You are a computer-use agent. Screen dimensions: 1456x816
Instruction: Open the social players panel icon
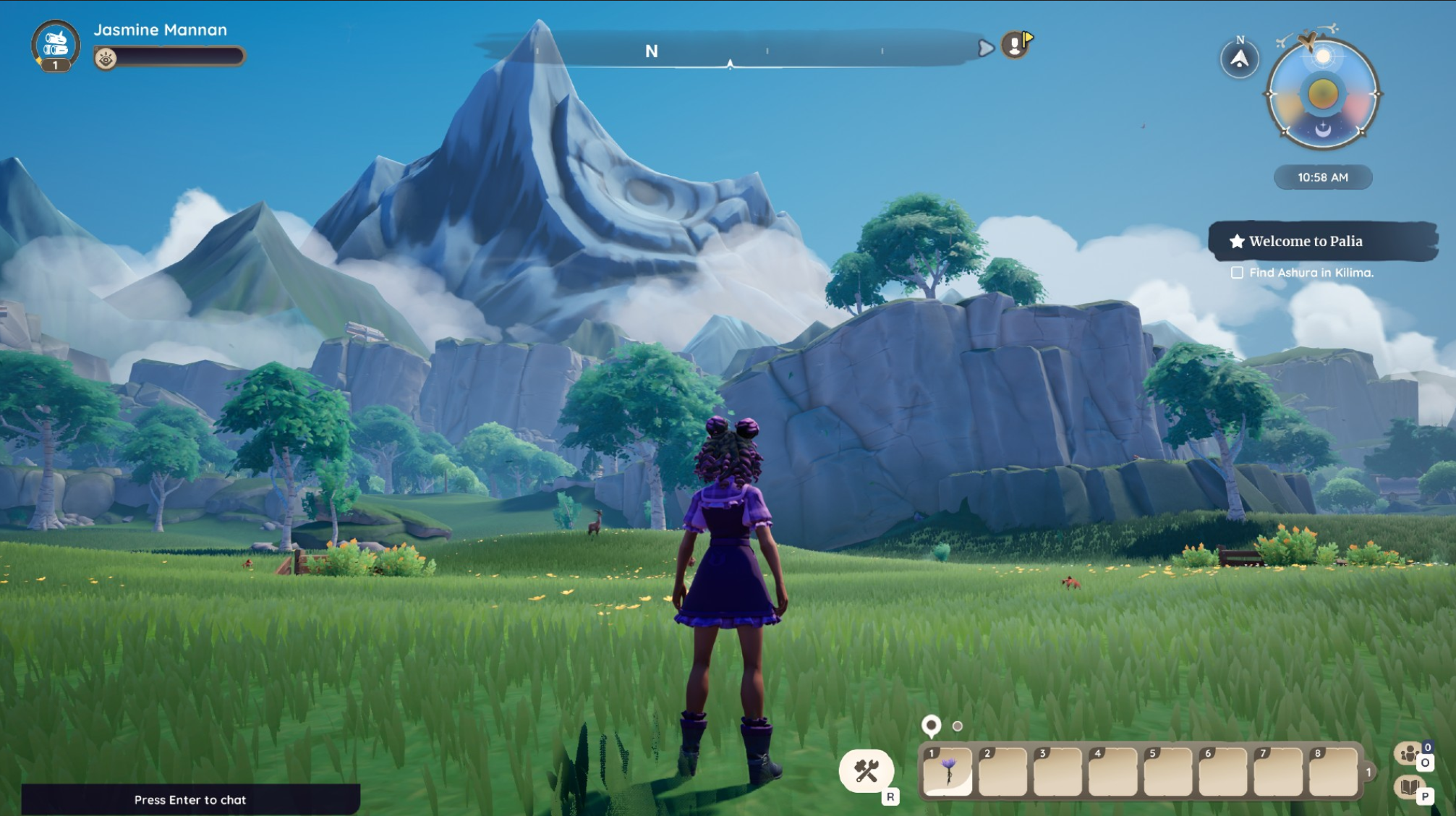1410,754
